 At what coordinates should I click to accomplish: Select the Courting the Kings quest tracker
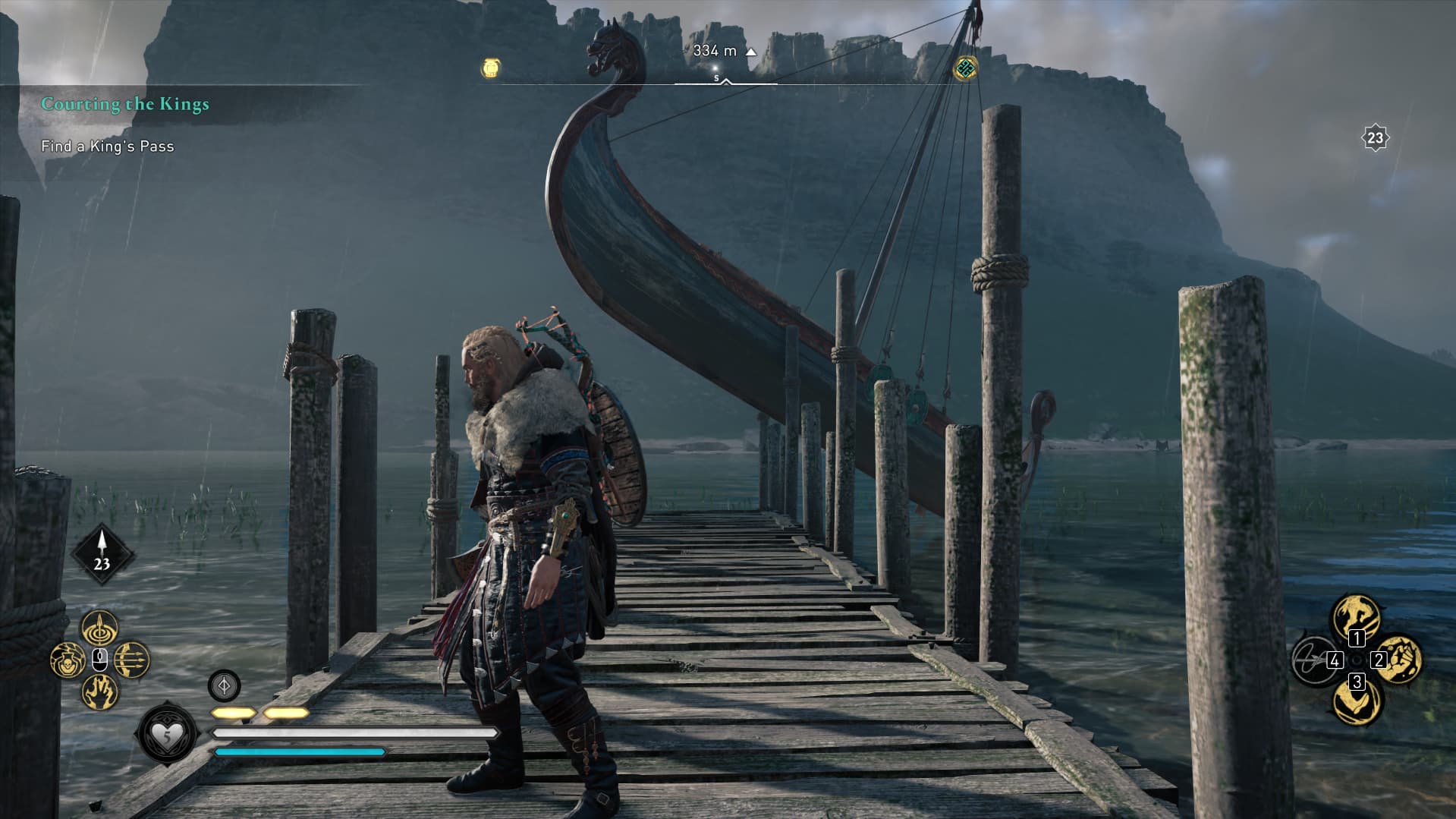pyautogui.click(x=125, y=104)
